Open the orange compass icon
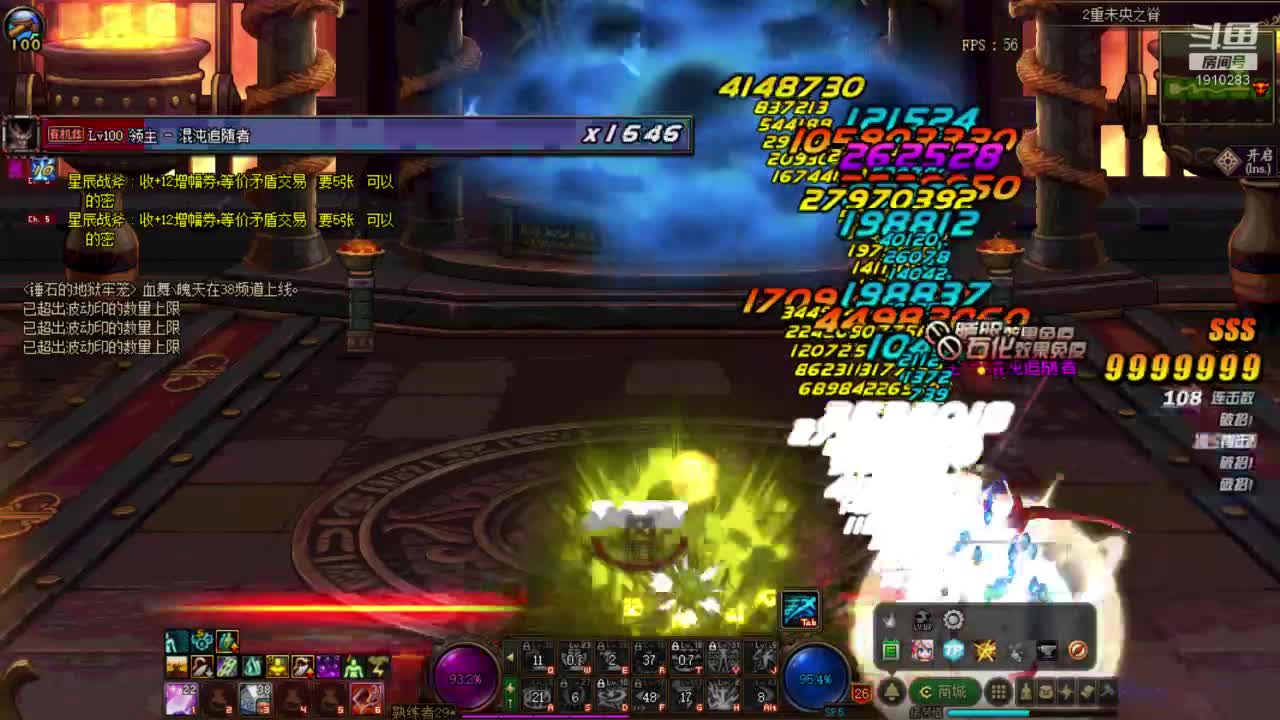Image resolution: width=1280 pixels, height=720 pixels. tap(1077, 651)
